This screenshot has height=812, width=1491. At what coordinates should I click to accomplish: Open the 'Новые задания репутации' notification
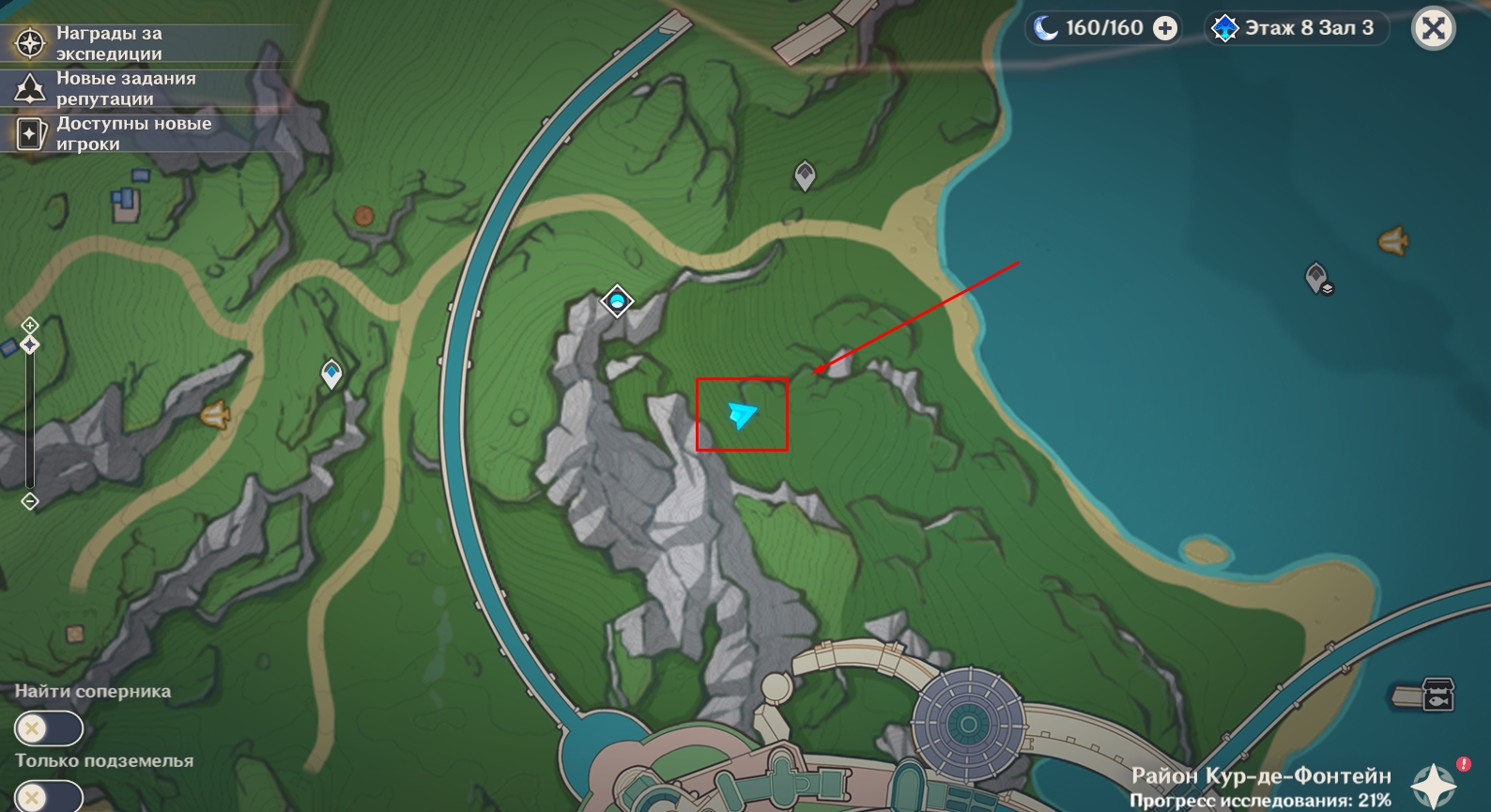108,88
